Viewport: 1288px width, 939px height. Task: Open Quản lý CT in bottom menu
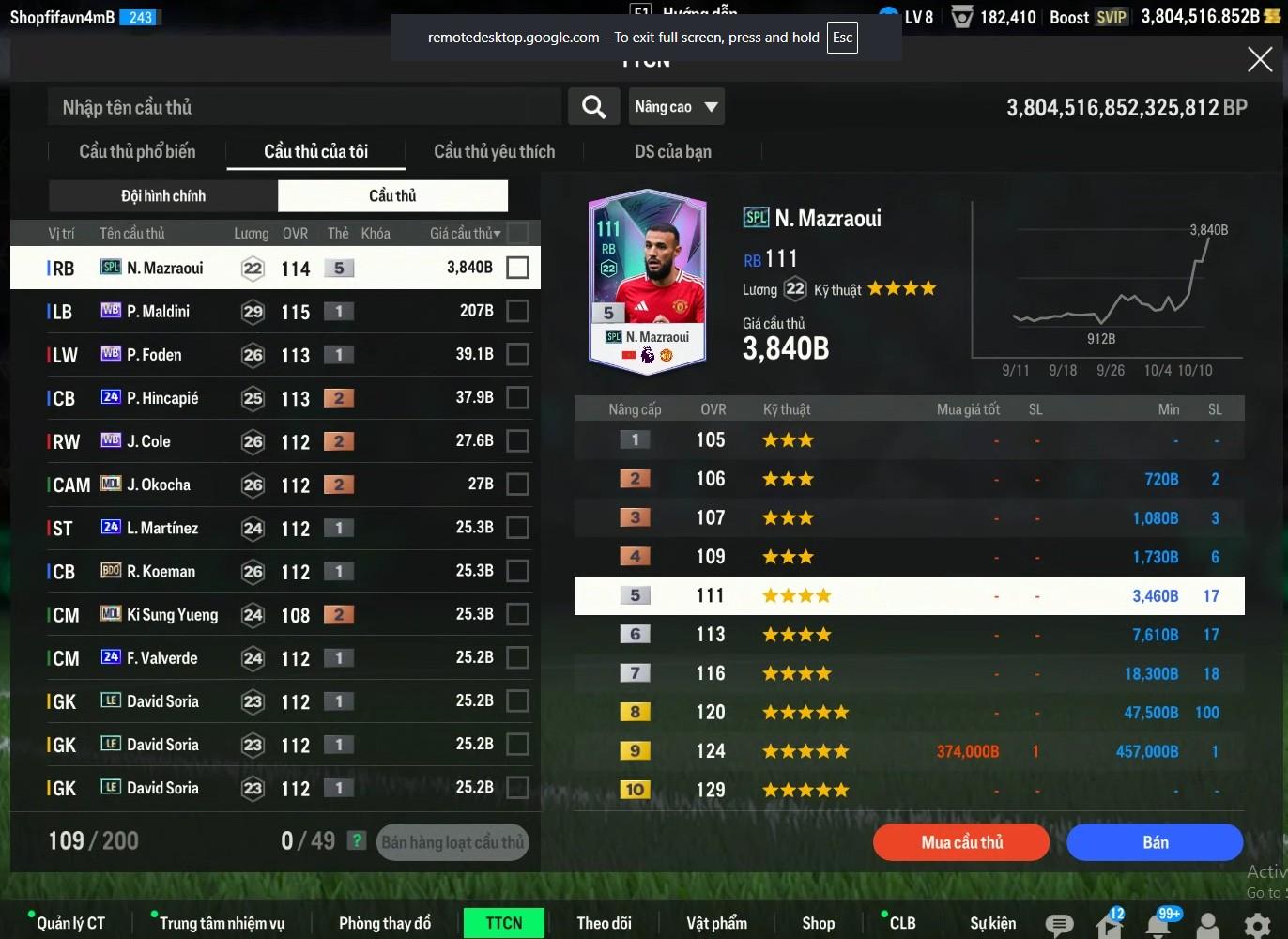point(70,923)
